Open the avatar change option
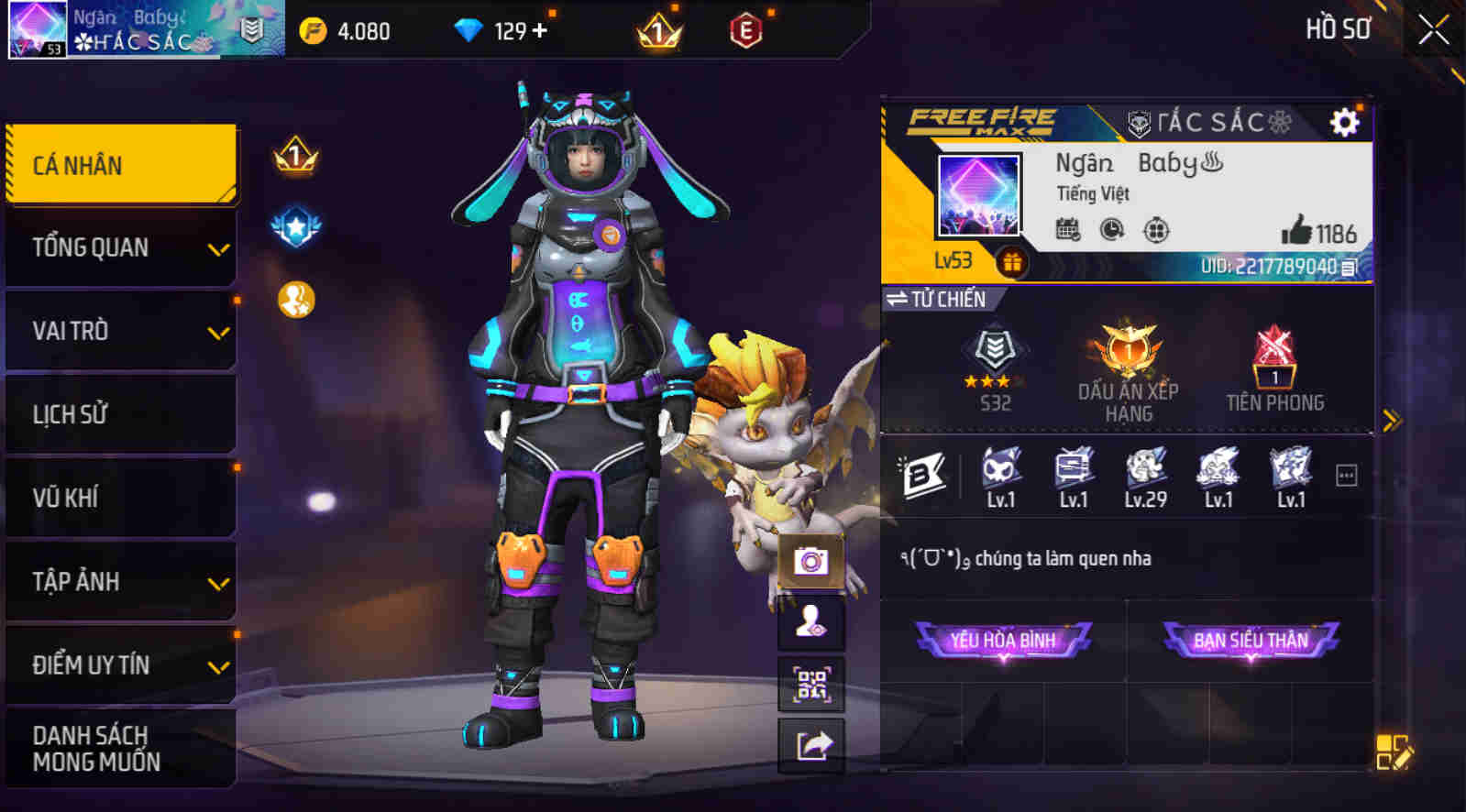The width and height of the screenshot is (1466, 812). 810,620
